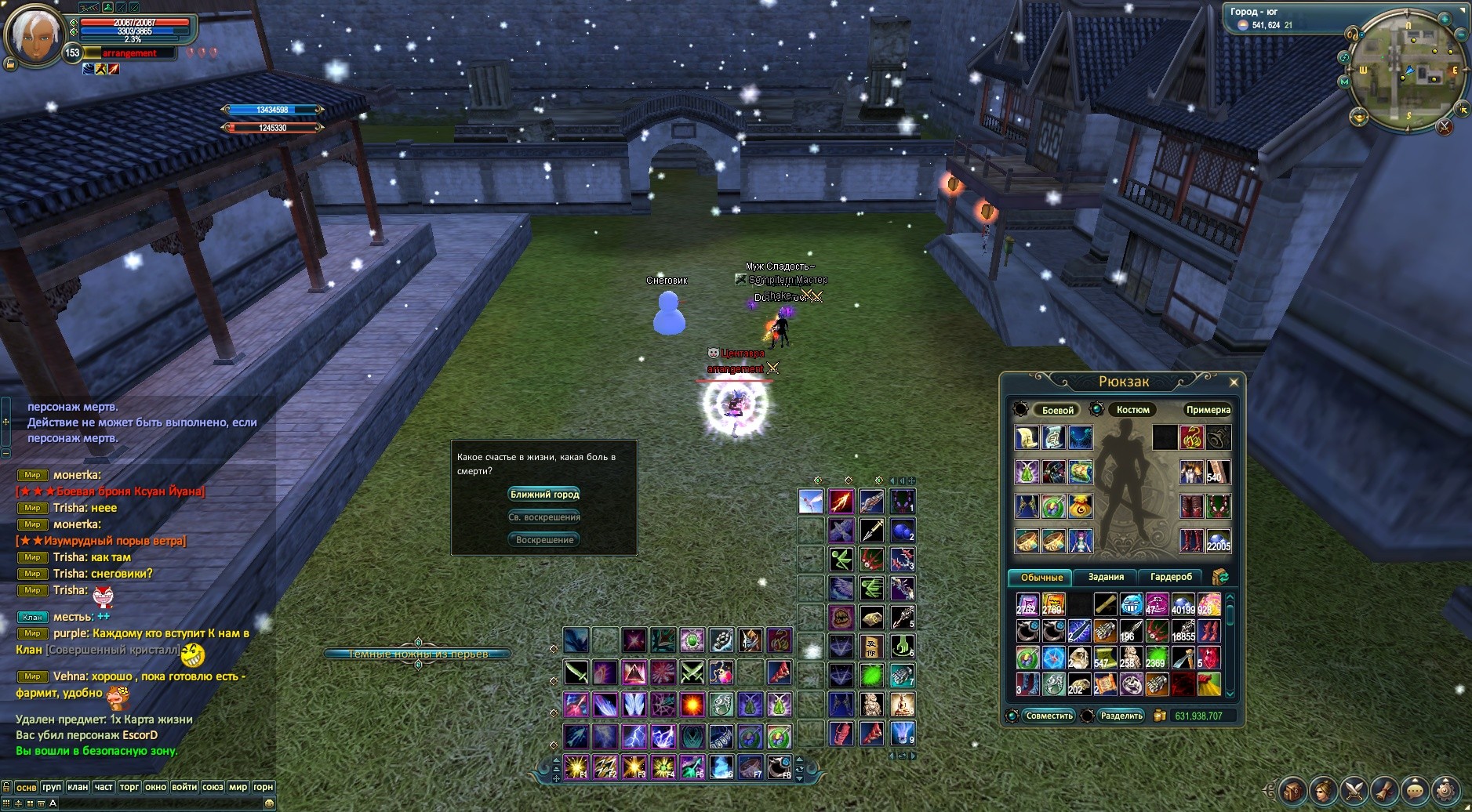Select the 'Воскрешение' resurrection option
Screen dimensions: 1472x812
click(544, 540)
